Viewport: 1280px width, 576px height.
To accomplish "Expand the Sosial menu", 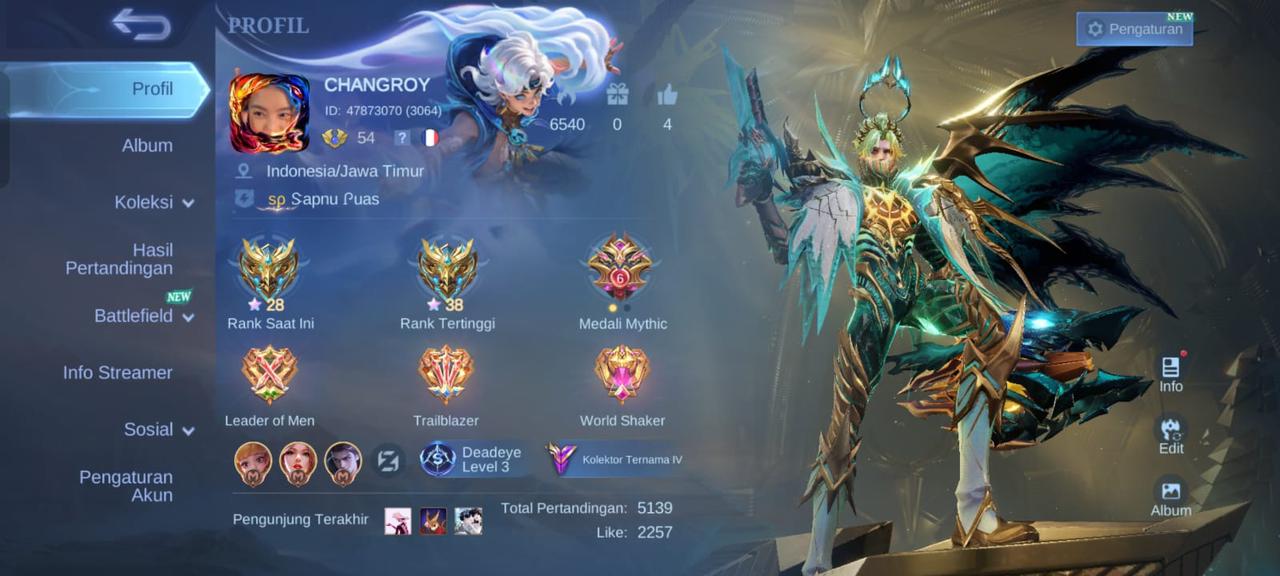I will coord(158,430).
